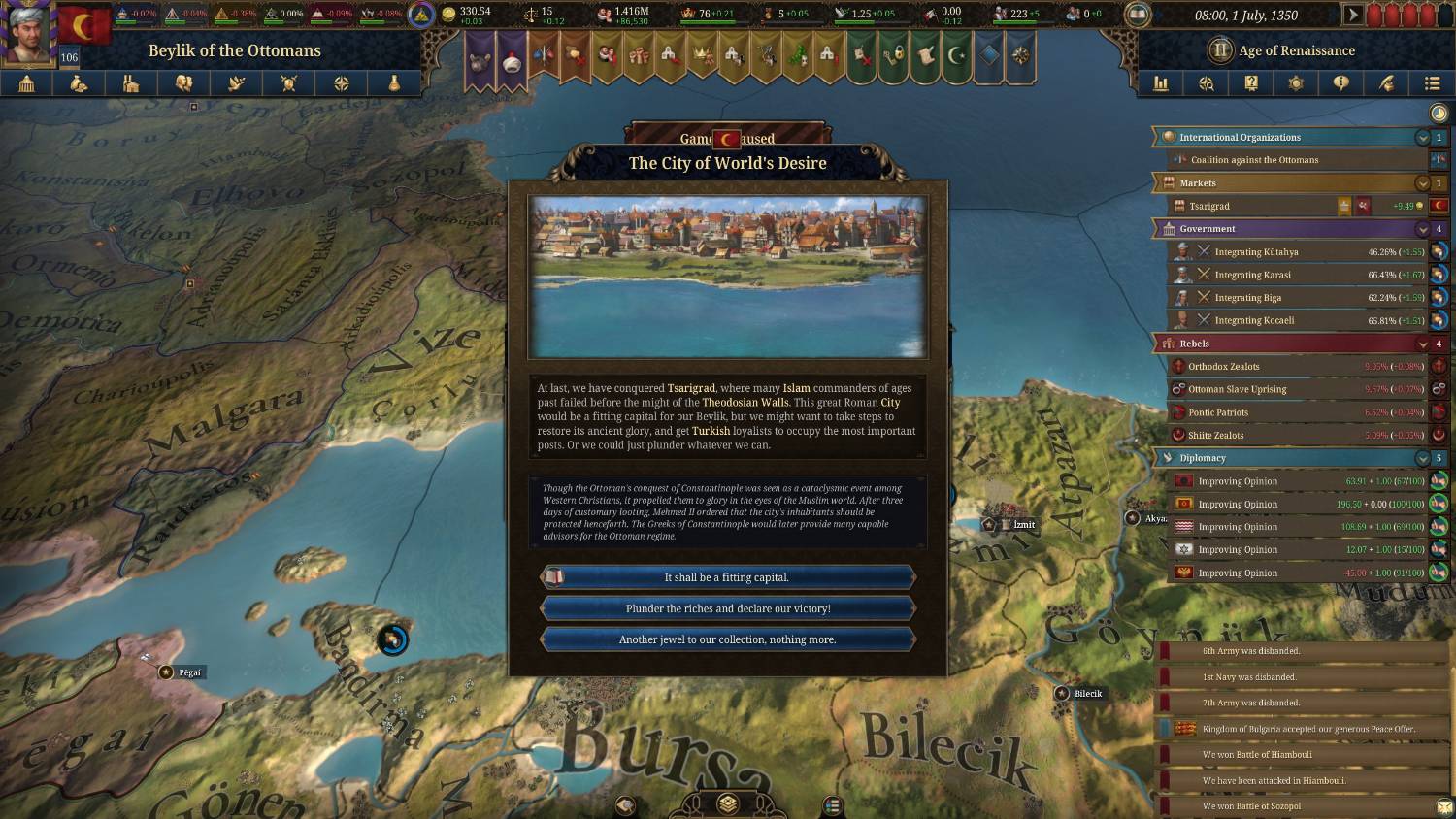Collapse the Diplomacy outliner section

[x=1423, y=458]
